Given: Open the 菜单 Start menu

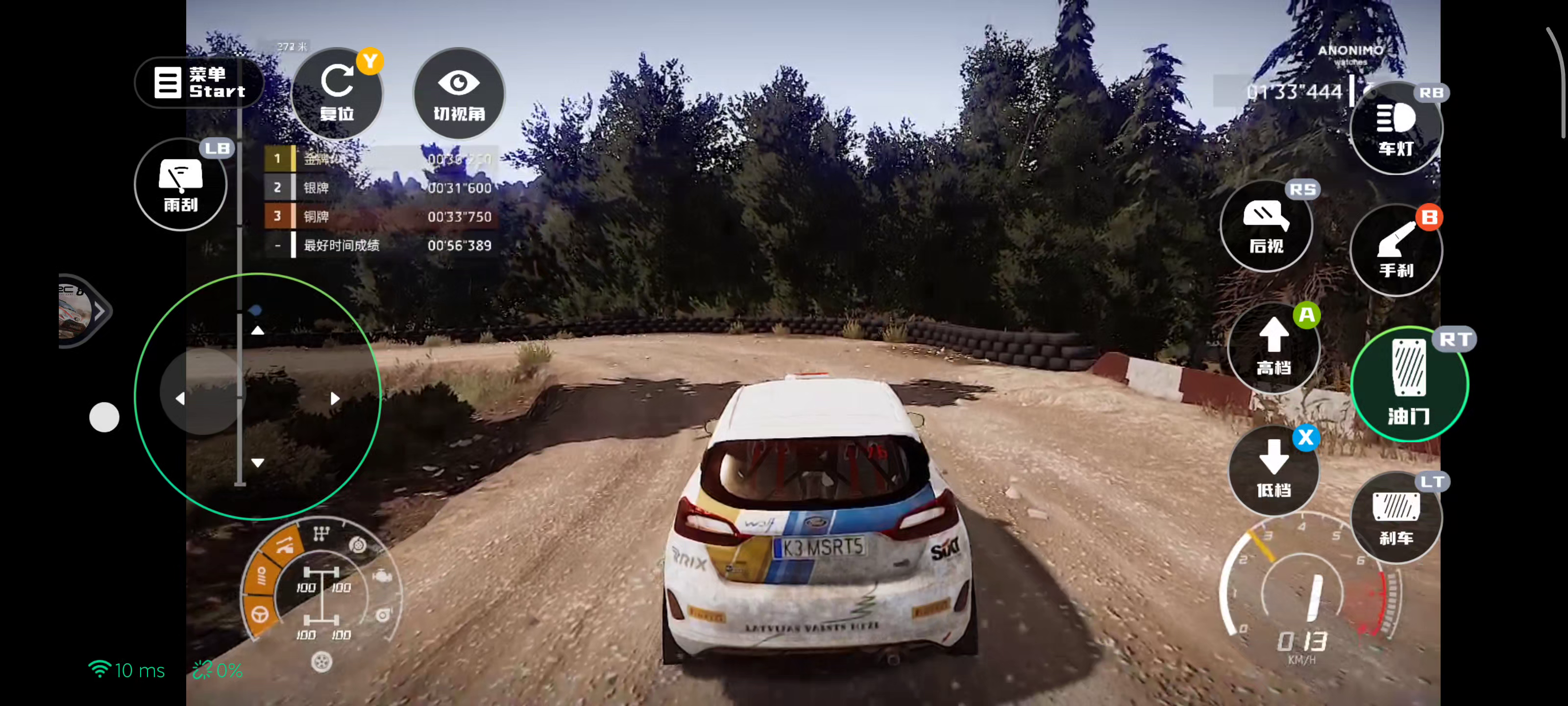Looking at the screenshot, I should pyautogui.click(x=199, y=82).
